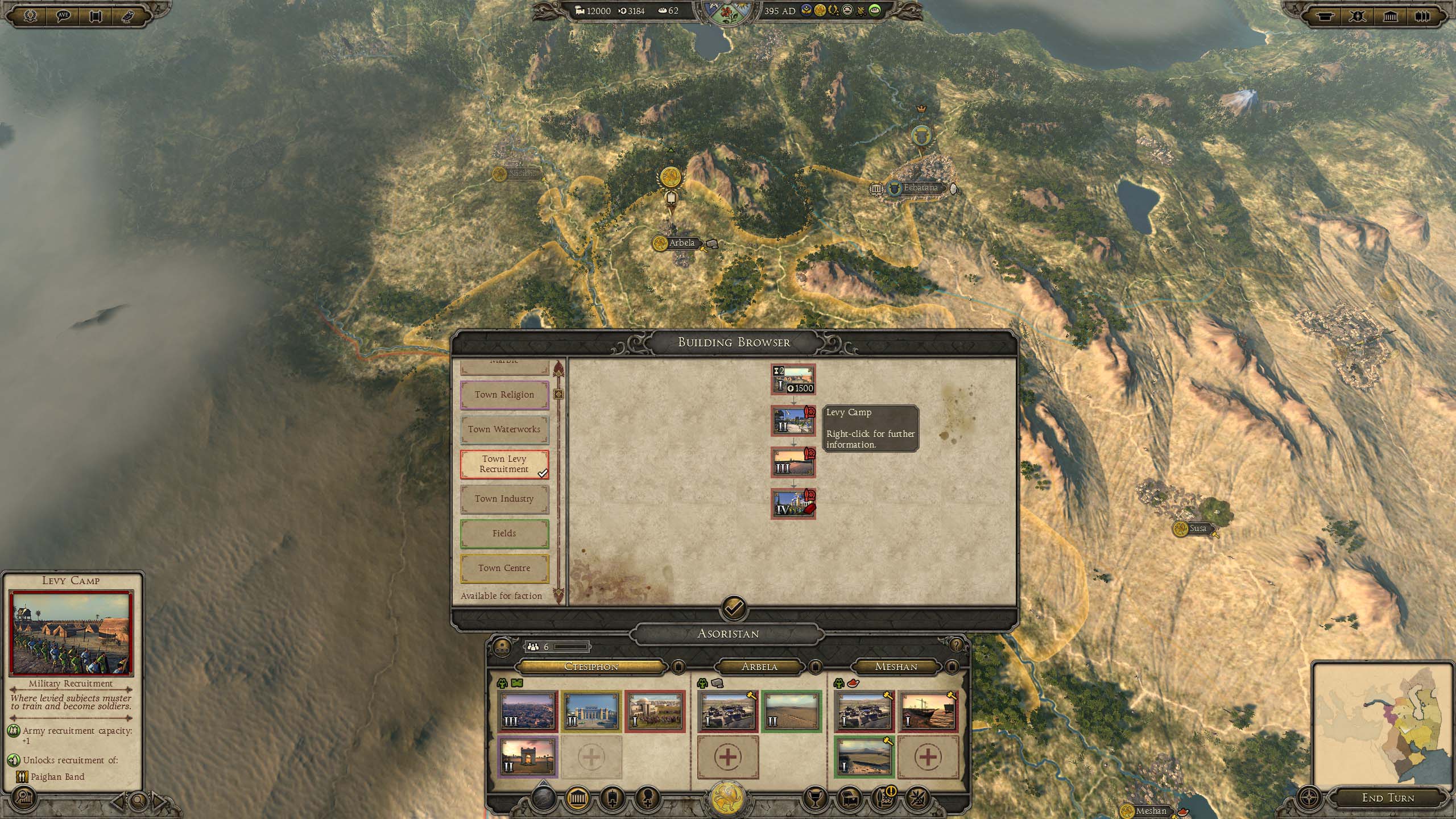Open the Town Centre category
This screenshot has height=819, width=1456.
504,568
